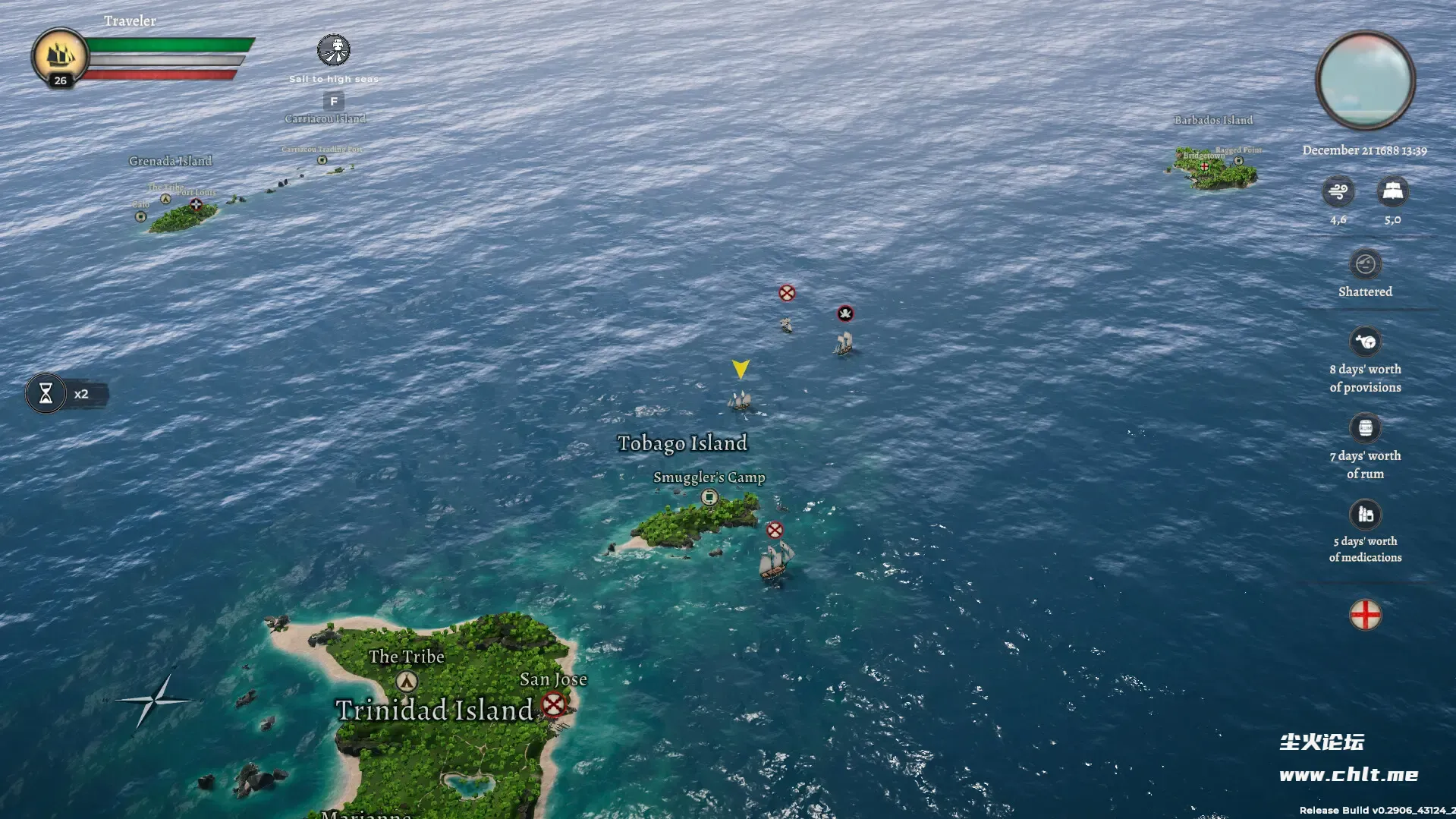This screenshot has width=1456, height=819.
Task: Select the Smuggler's Camp map marker
Action: (709, 497)
